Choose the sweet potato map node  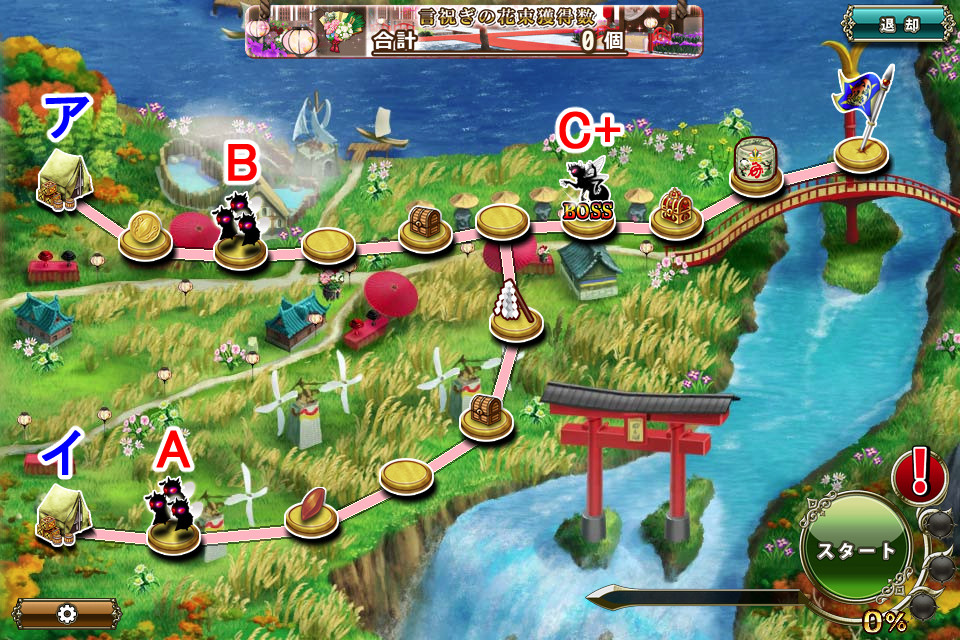(x=311, y=508)
